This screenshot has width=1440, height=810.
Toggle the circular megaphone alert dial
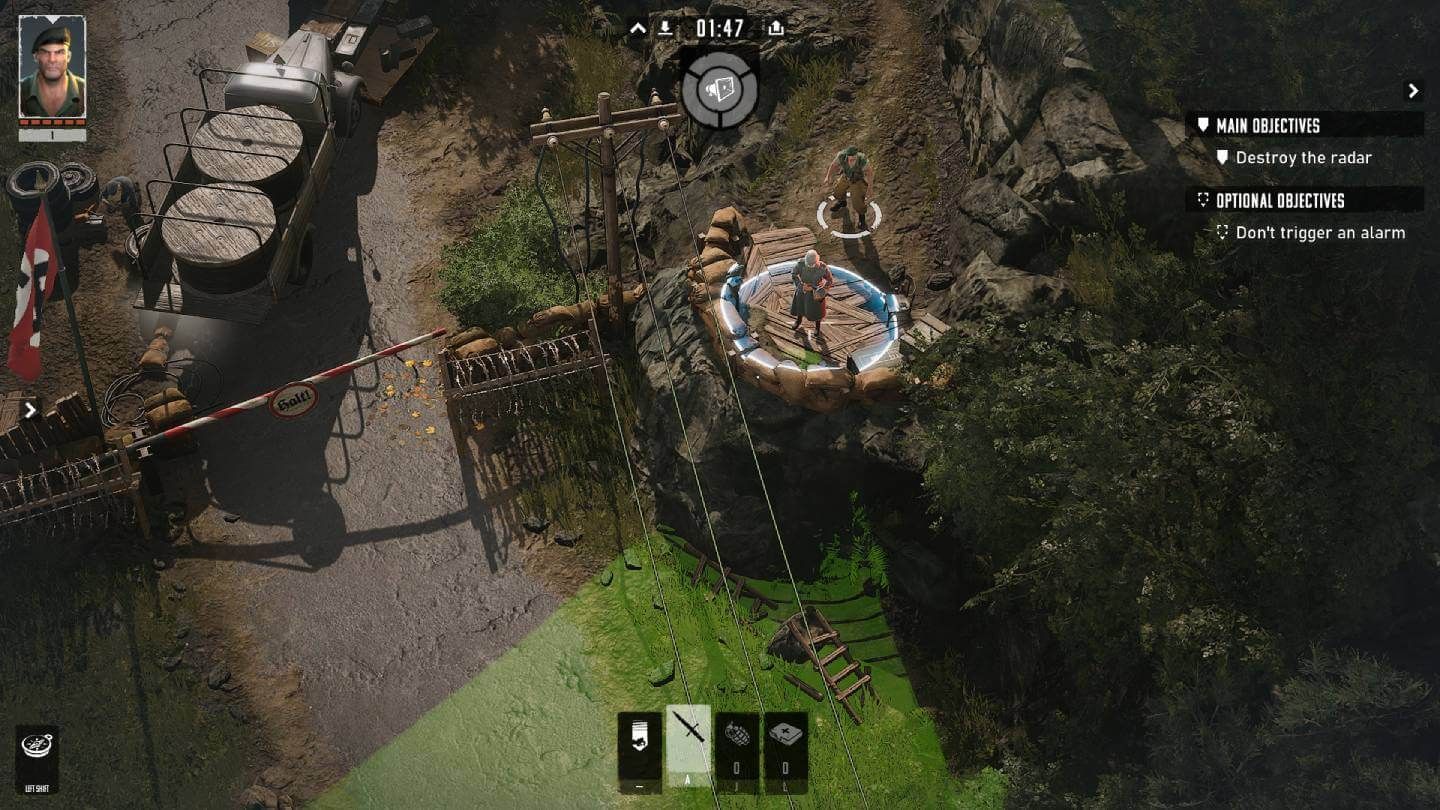[719, 89]
